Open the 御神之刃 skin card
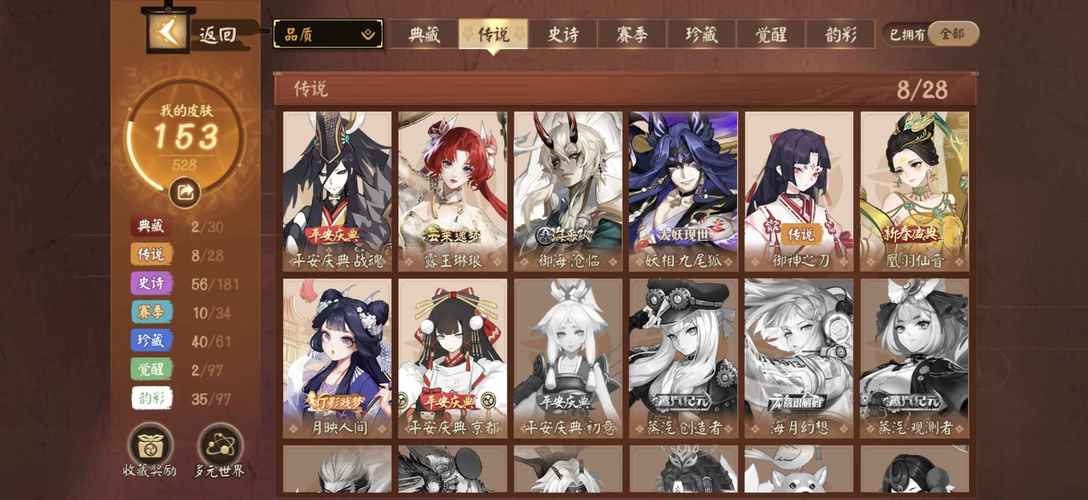 click(x=799, y=191)
